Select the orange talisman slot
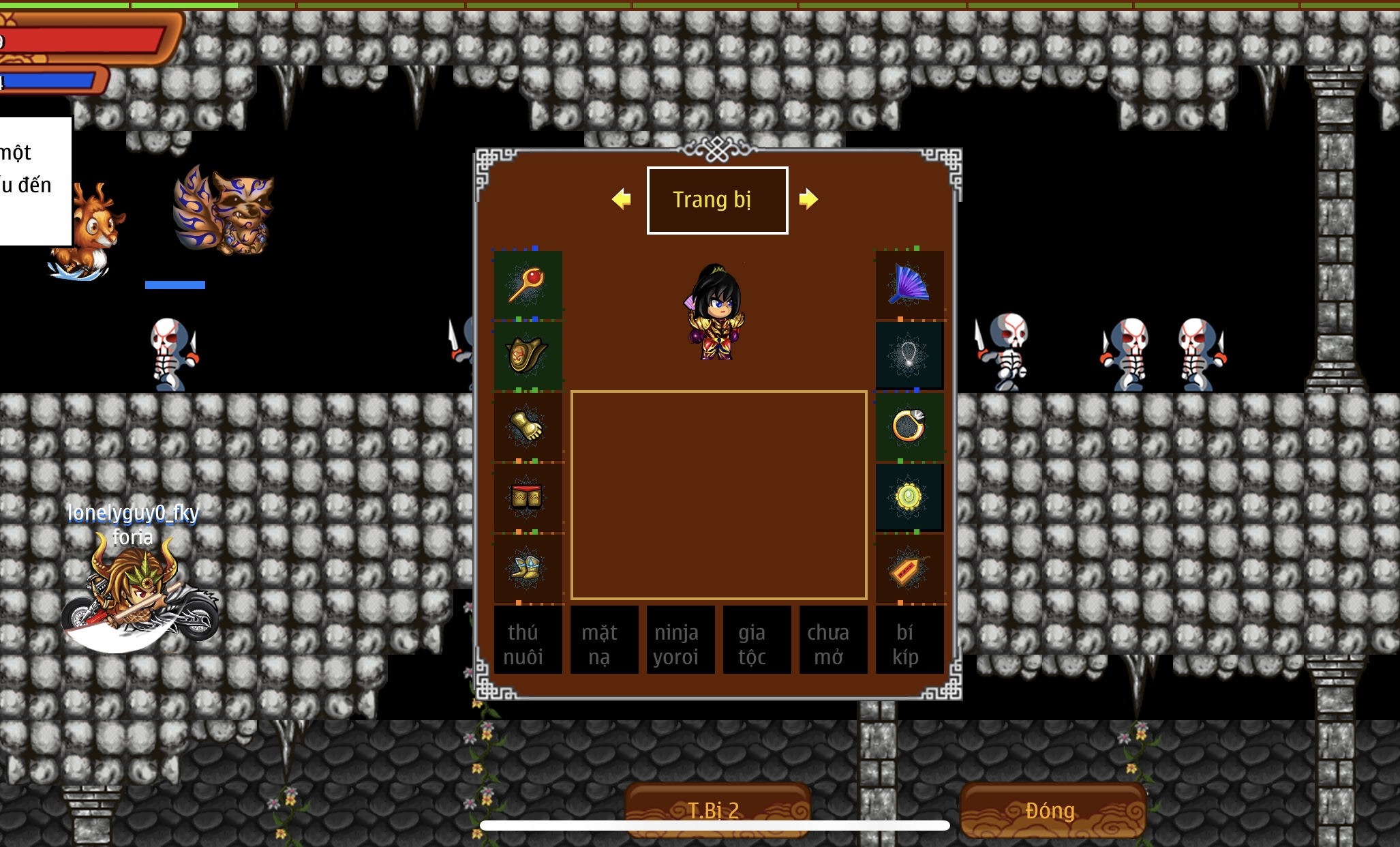This screenshot has height=847, width=1400. (x=909, y=568)
